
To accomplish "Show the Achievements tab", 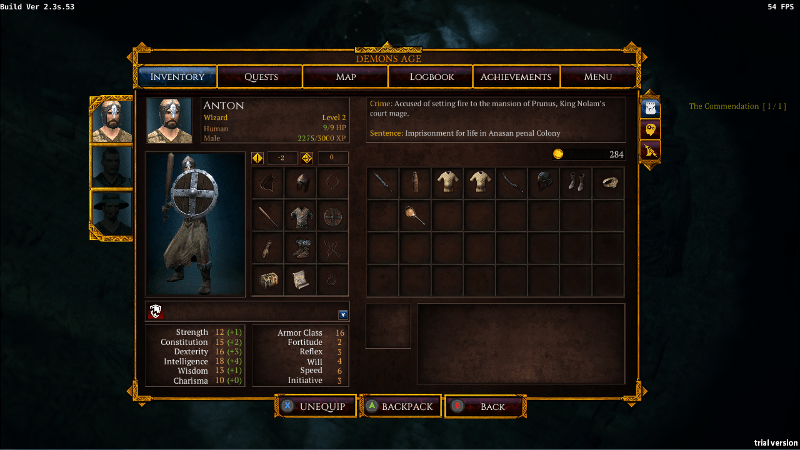I will (x=515, y=77).
